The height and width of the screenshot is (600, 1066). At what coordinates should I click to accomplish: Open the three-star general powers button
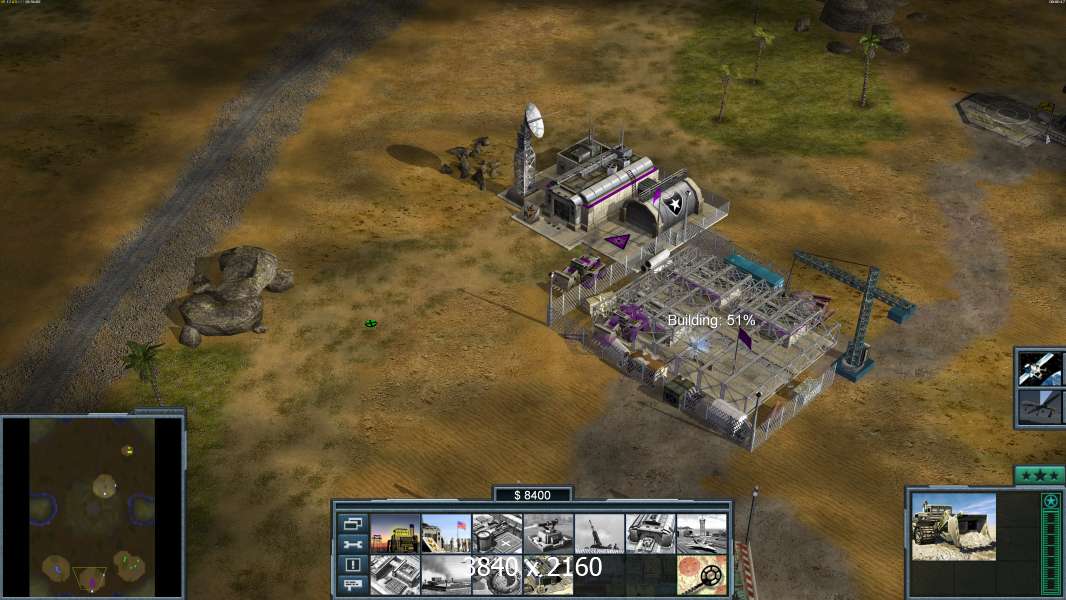(1038, 475)
